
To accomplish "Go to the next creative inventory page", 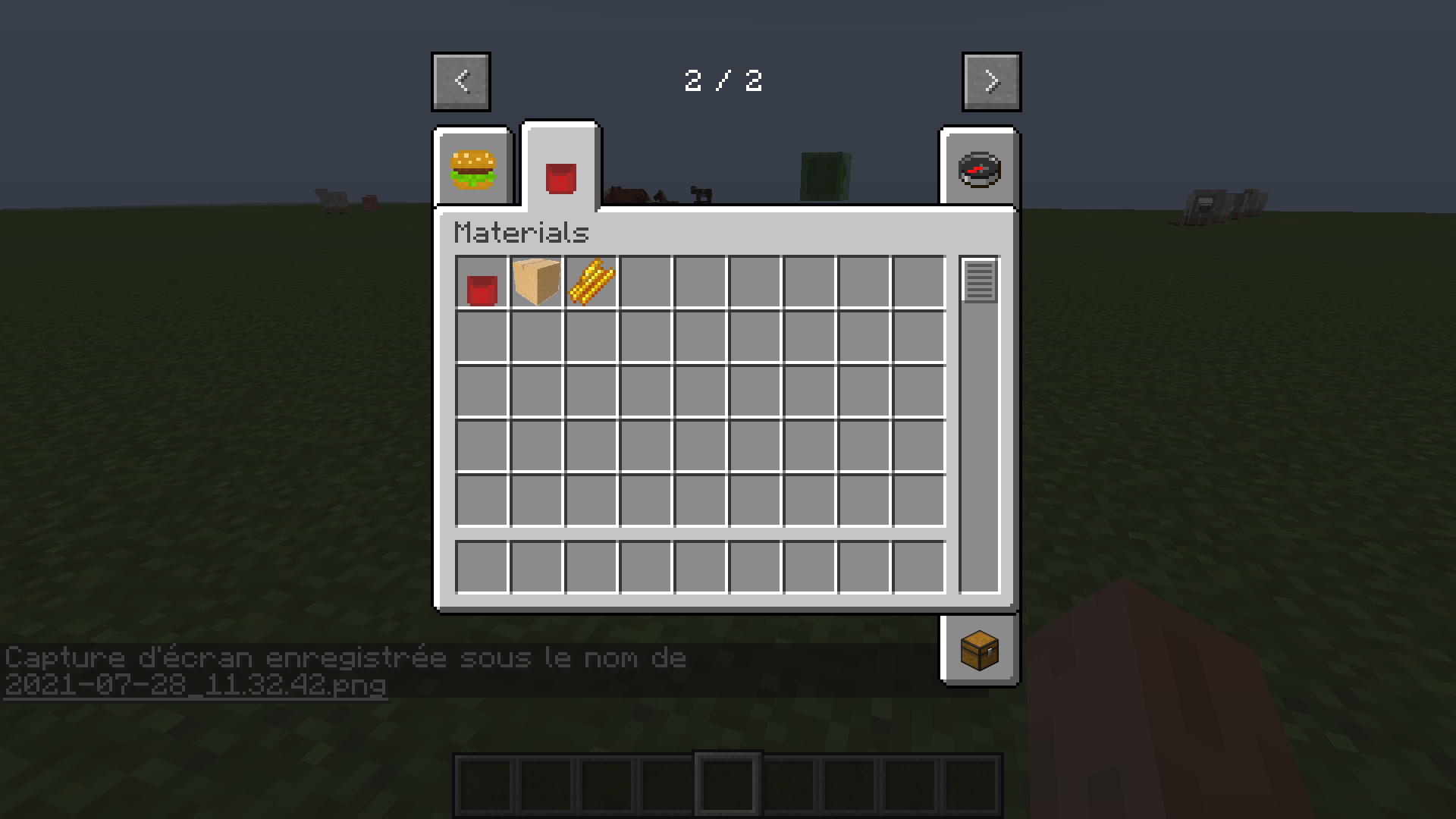I will pyautogui.click(x=991, y=81).
